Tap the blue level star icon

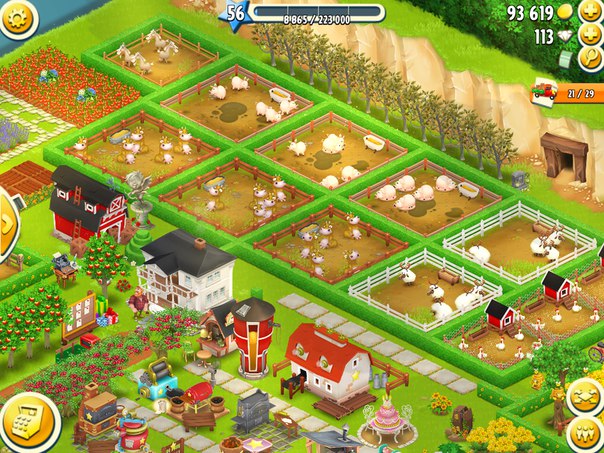click(236, 13)
